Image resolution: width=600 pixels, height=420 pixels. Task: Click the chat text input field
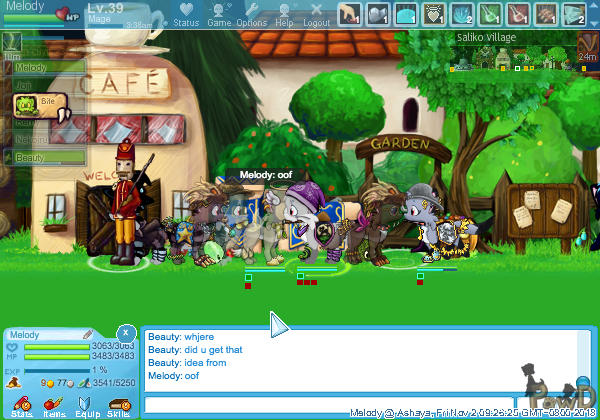[x=360, y=404]
